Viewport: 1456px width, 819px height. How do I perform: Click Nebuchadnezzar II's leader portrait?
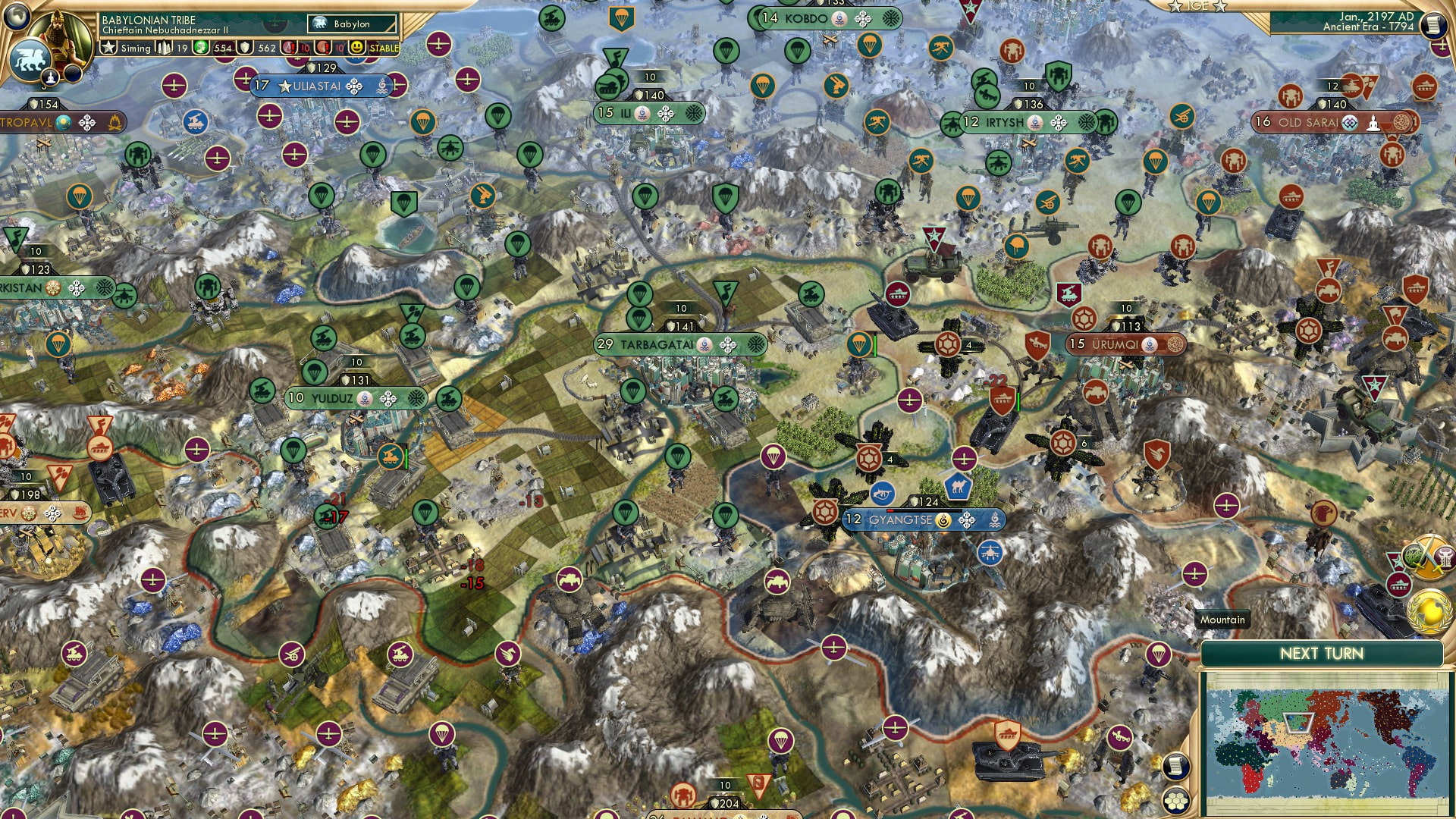(x=59, y=36)
